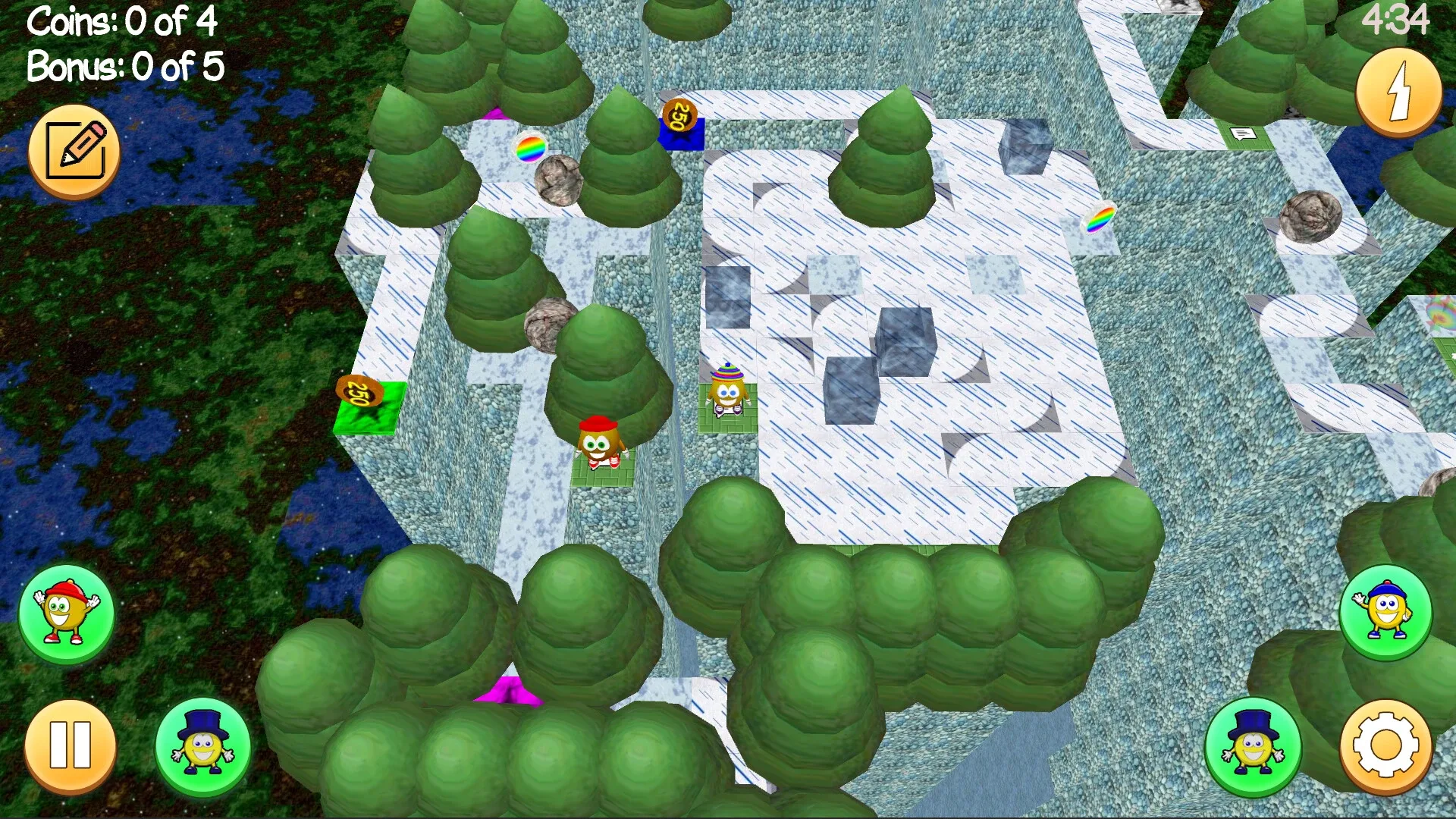Activate the lightning power-up icon
Image resolution: width=1456 pixels, height=819 pixels.
(x=1398, y=91)
